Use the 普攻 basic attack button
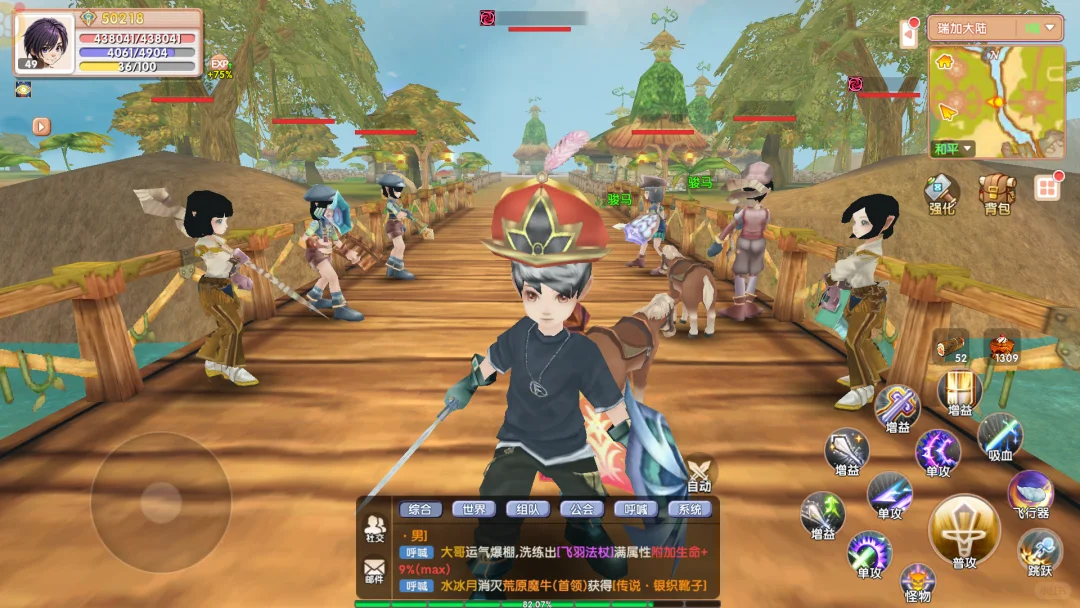1080x608 pixels. pyautogui.click(x=964, y=531)
